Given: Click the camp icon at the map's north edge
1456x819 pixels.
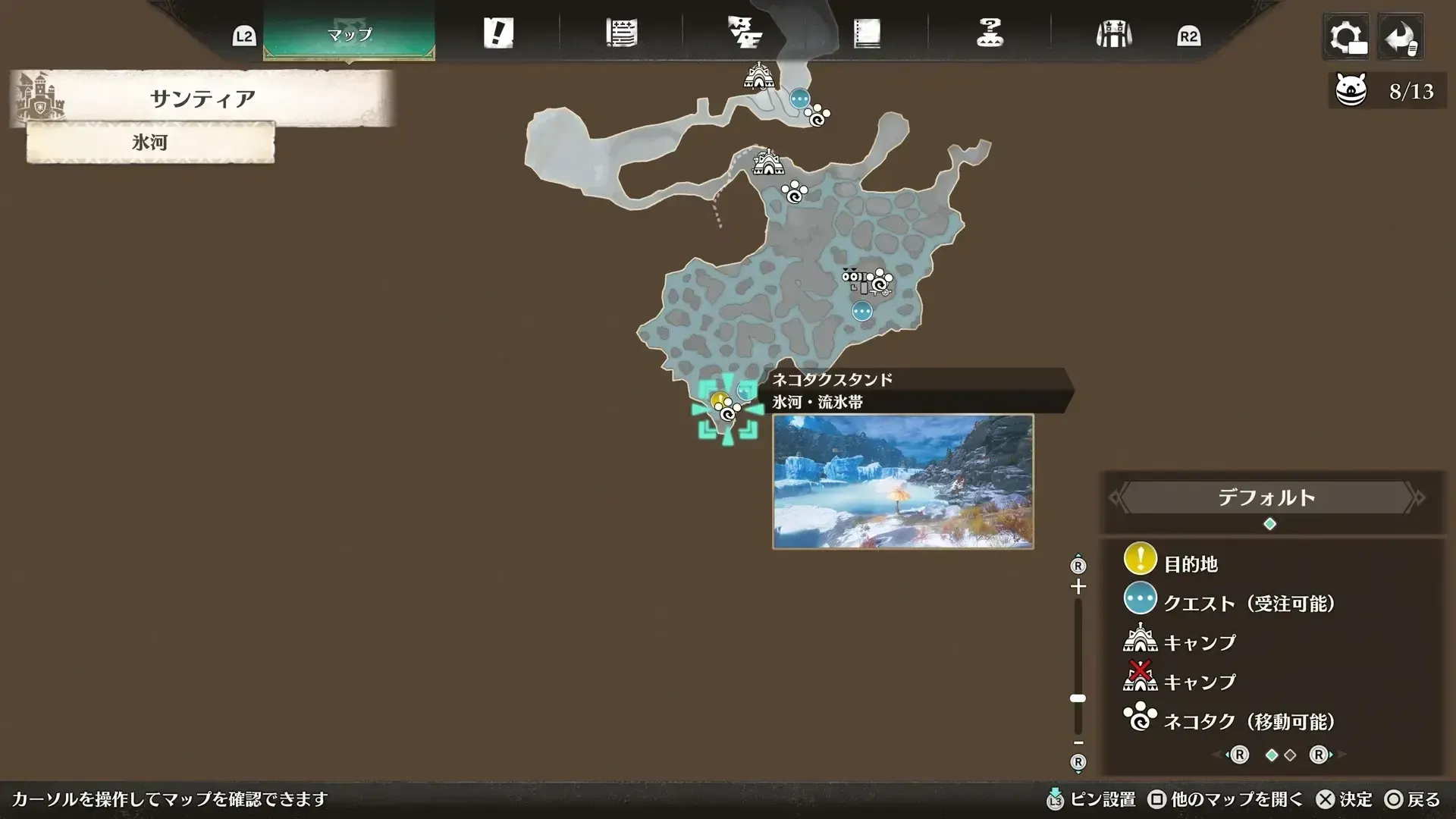Looking at the screenshot, I should tap(758, 78).
